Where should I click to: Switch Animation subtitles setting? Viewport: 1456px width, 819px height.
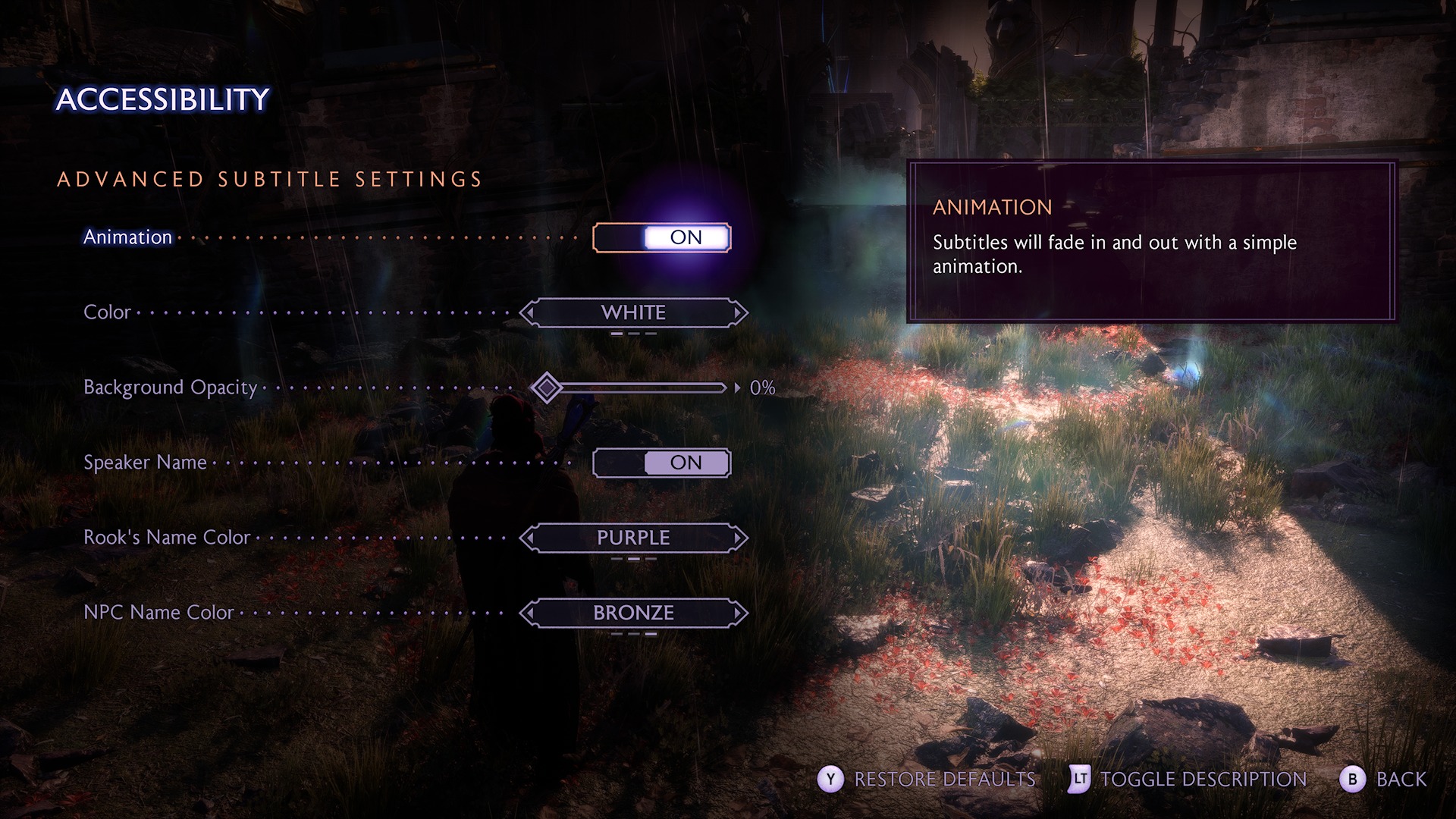tap(661, 237)
